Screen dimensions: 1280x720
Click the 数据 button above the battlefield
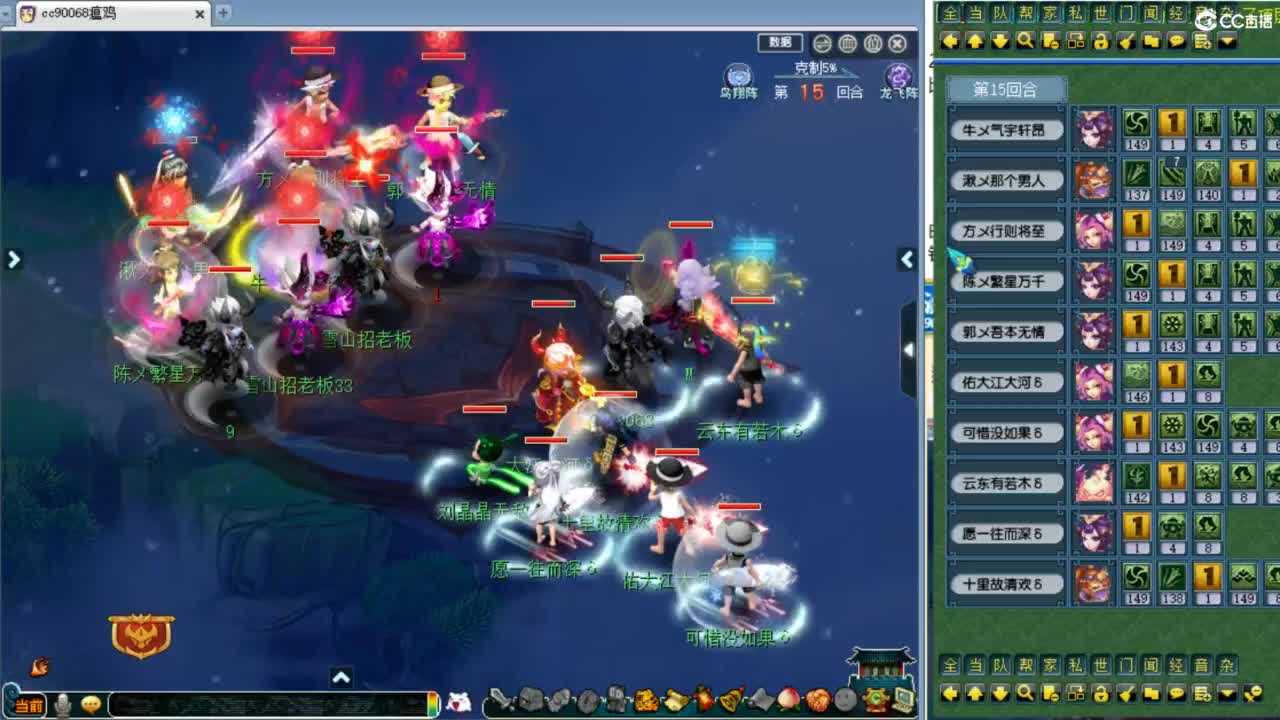(x=780, y=43)
